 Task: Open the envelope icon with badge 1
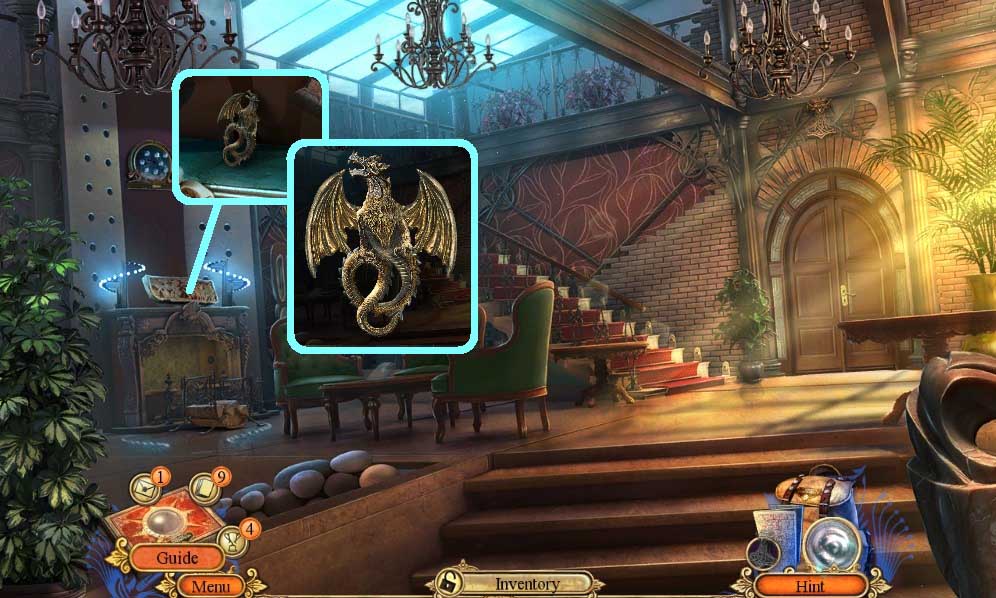point(146,489)
